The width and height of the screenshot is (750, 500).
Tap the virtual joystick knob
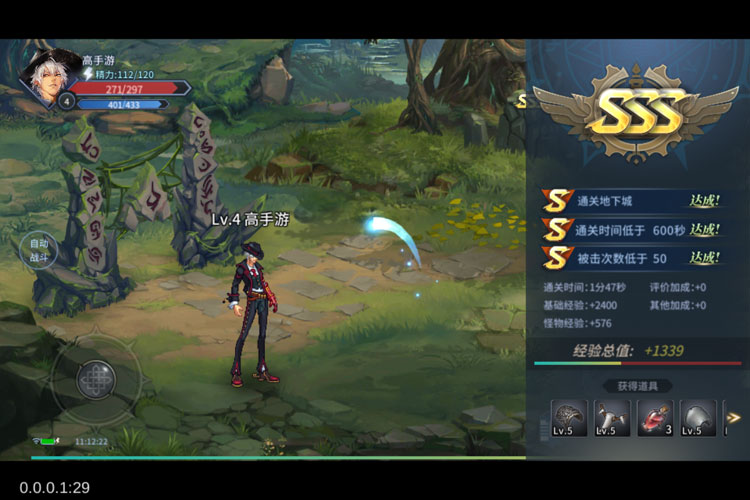pos(96,379)
